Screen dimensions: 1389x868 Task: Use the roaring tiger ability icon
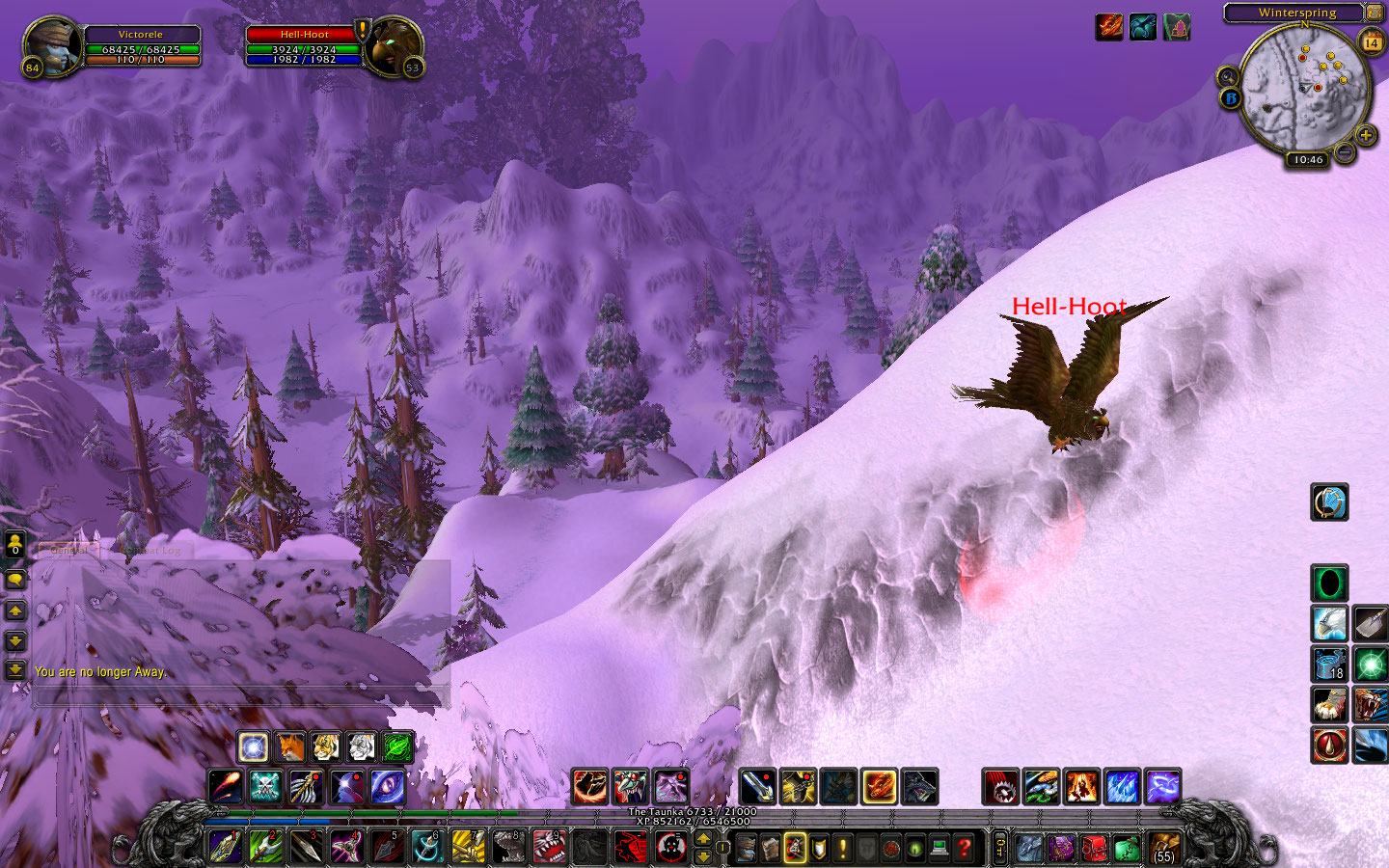tap(1370, 704)
